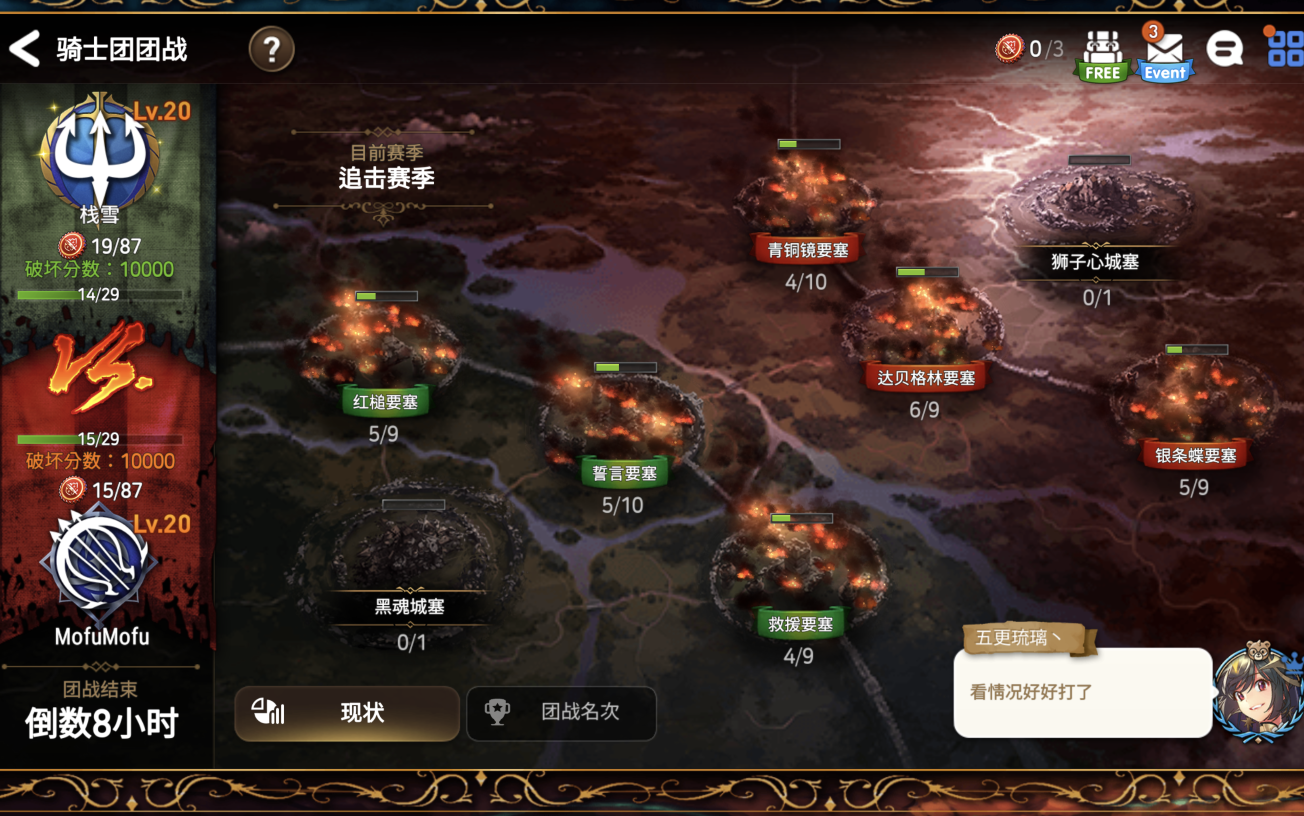This screenshot has height=816, width=1304.
Task: Switch to 团战名次 rankings
Action: tap(561, 713)
